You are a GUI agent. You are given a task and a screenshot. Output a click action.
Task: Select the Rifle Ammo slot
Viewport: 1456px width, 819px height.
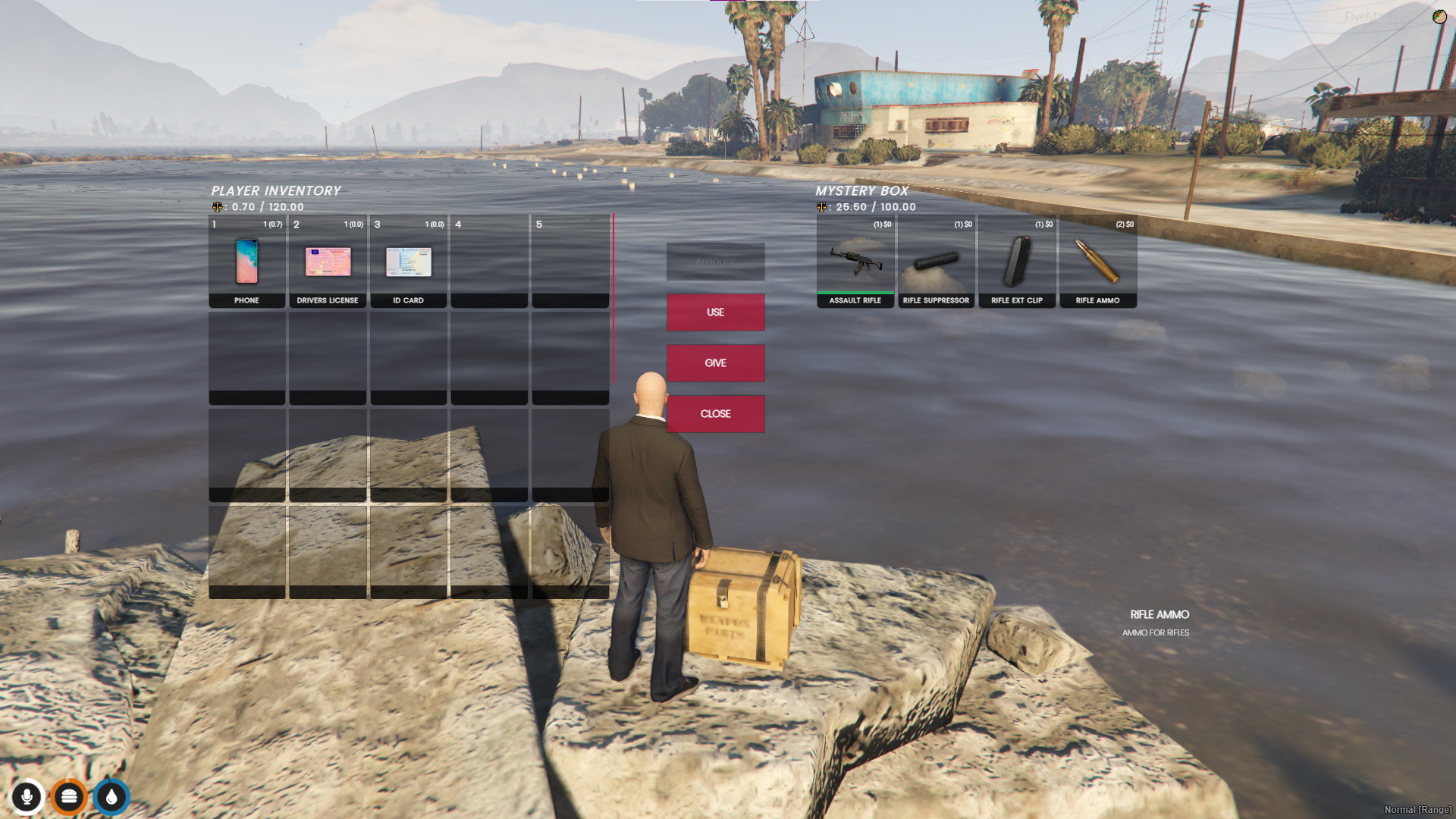tap(1097, 262)
